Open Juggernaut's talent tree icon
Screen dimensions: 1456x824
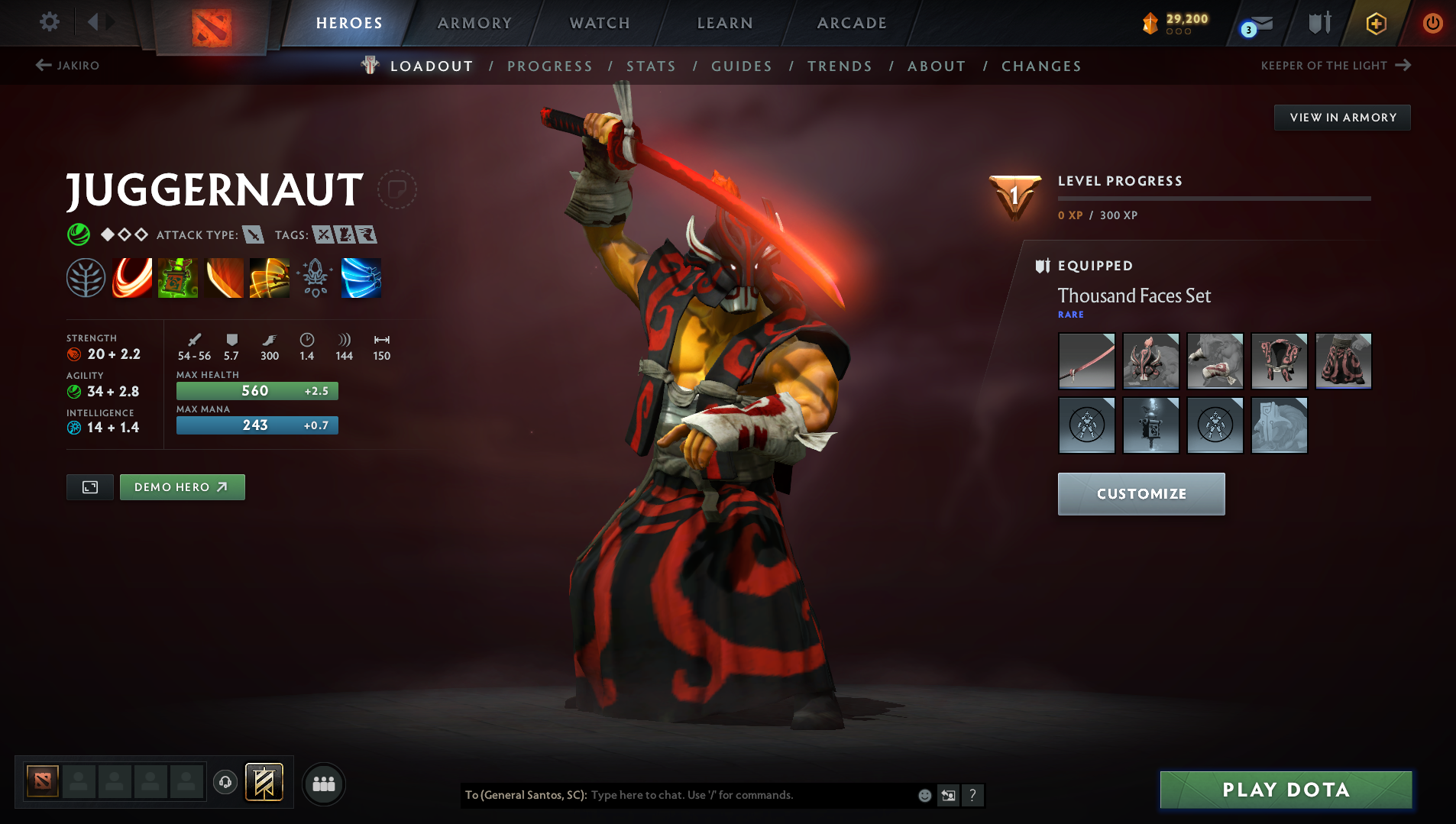click(x=86, y=277)
